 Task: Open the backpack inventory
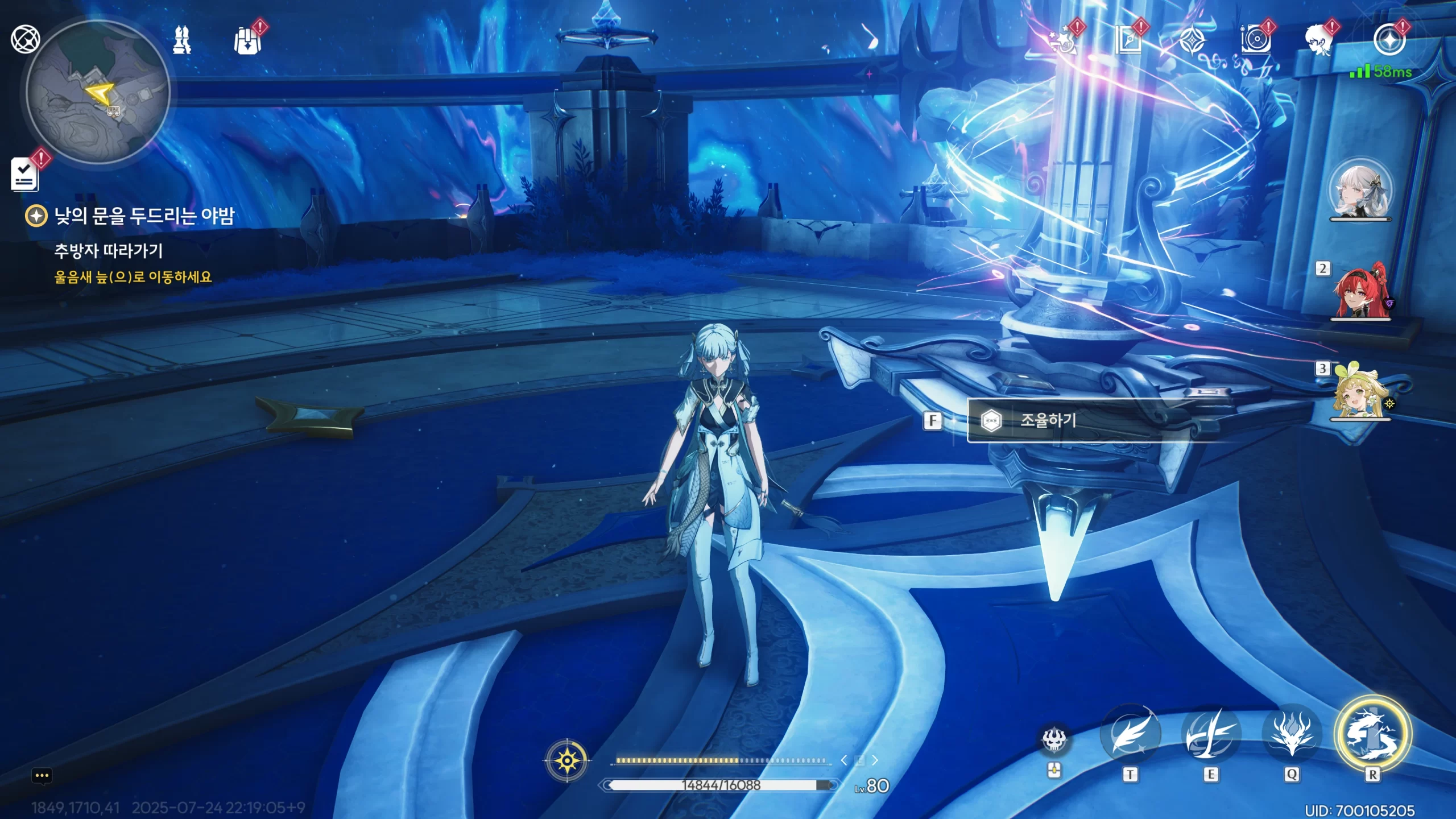247,40
